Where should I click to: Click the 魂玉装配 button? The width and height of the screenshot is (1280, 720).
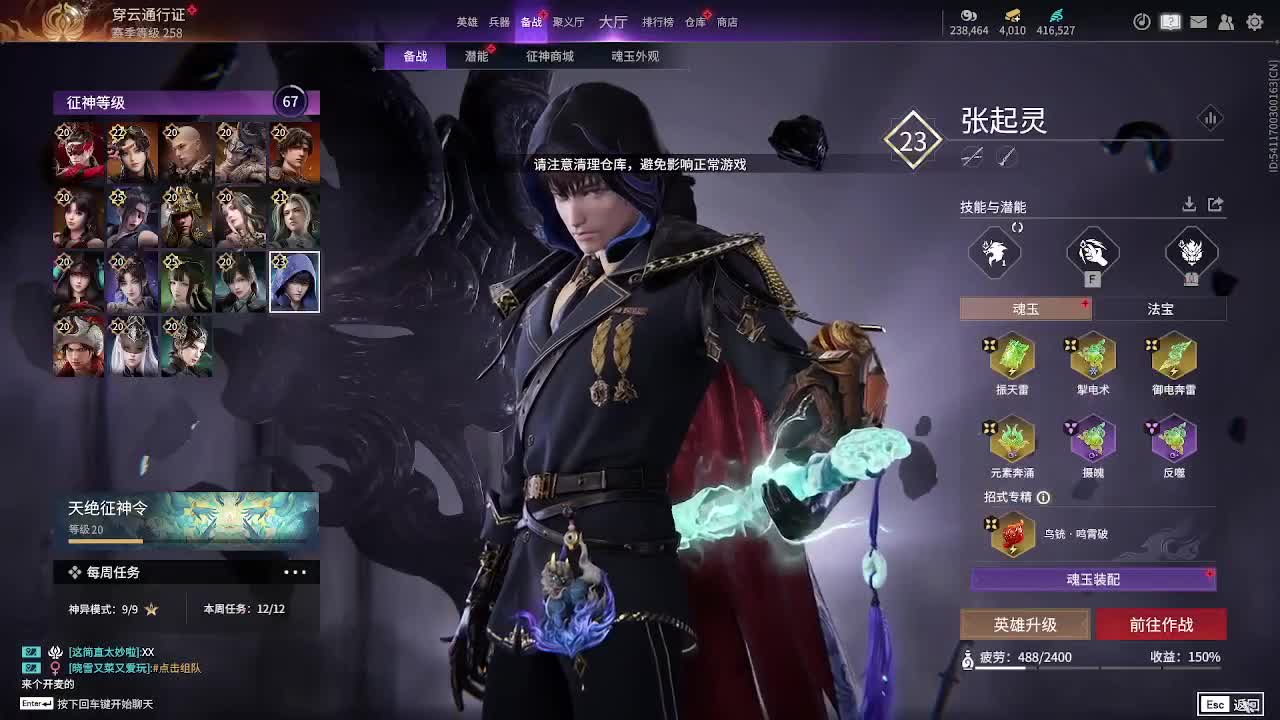(1093, 581)
